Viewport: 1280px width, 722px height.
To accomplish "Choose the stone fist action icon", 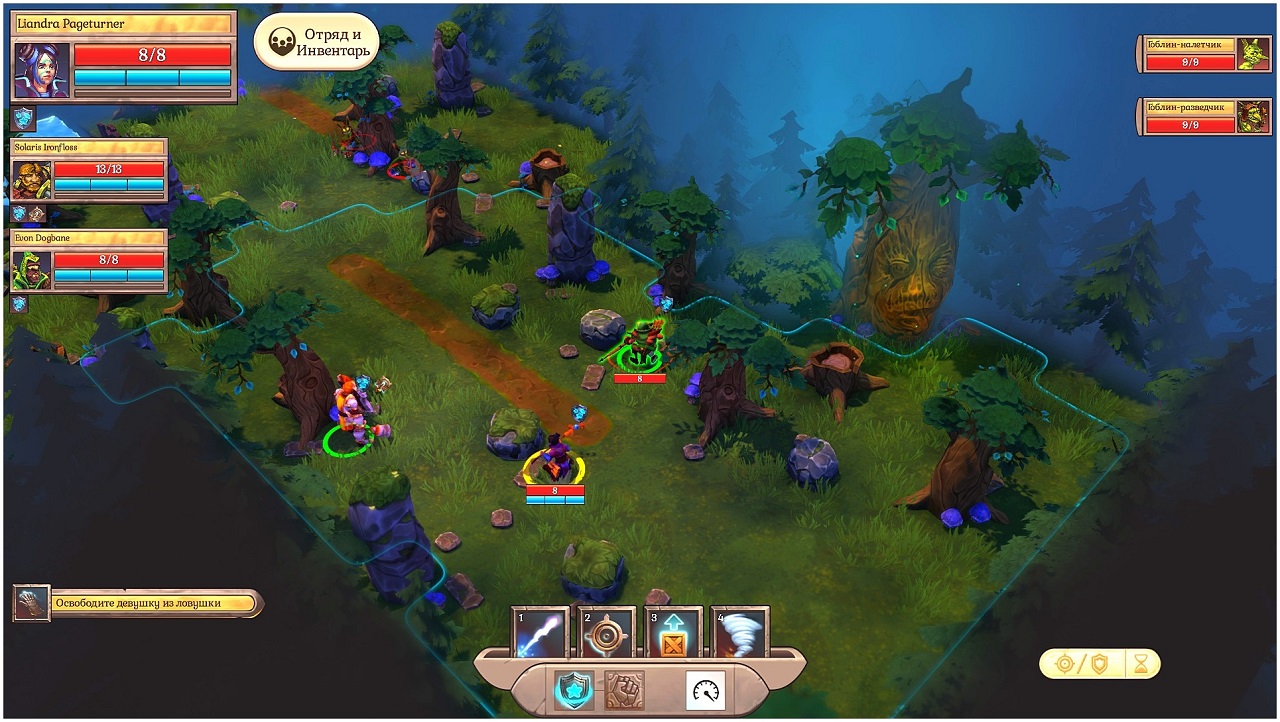I will tap(625, 690).
